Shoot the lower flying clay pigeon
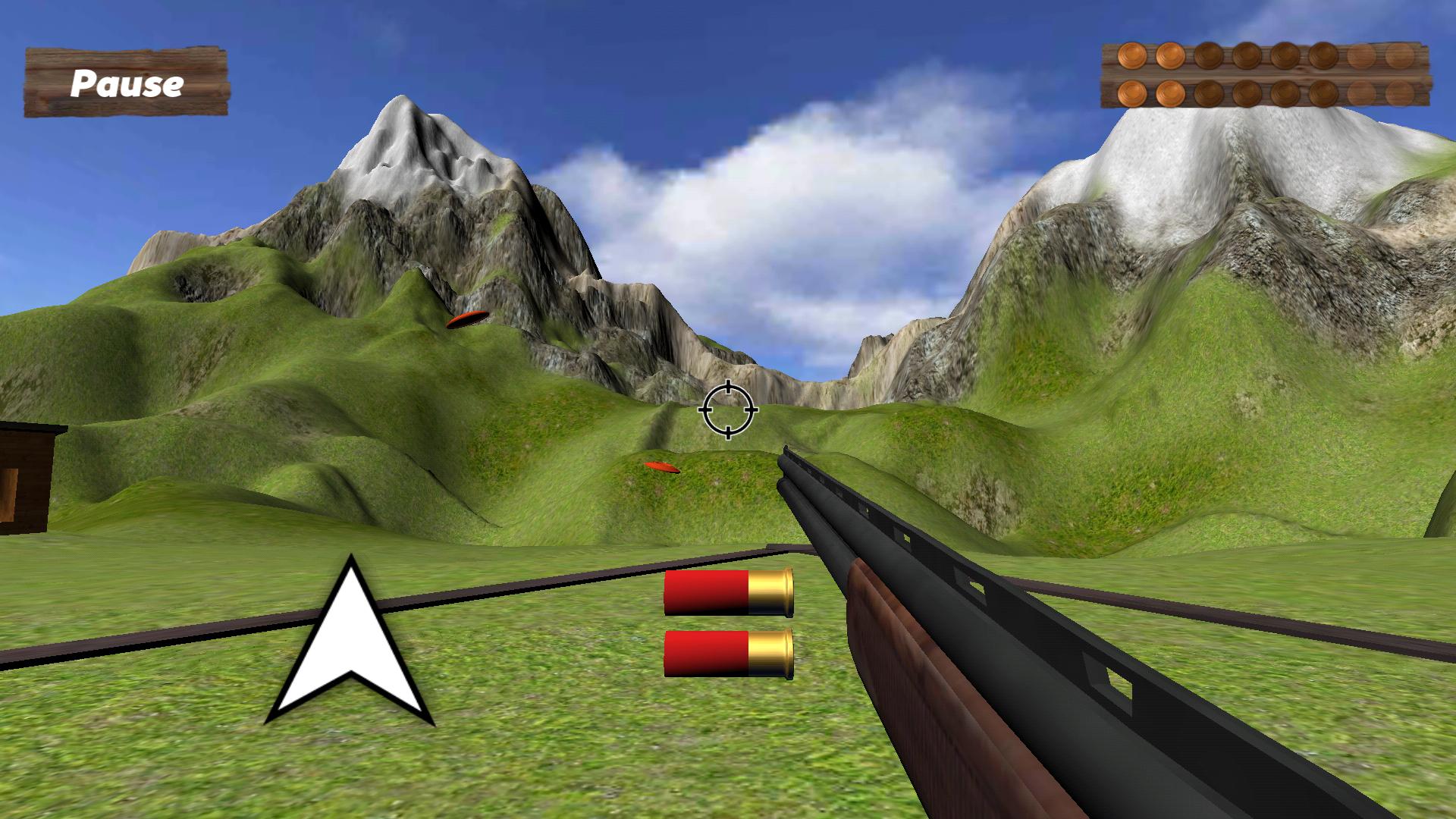The width and height of the screenshot is (1456, 819). pyautogui.click(x=661, y=467)
